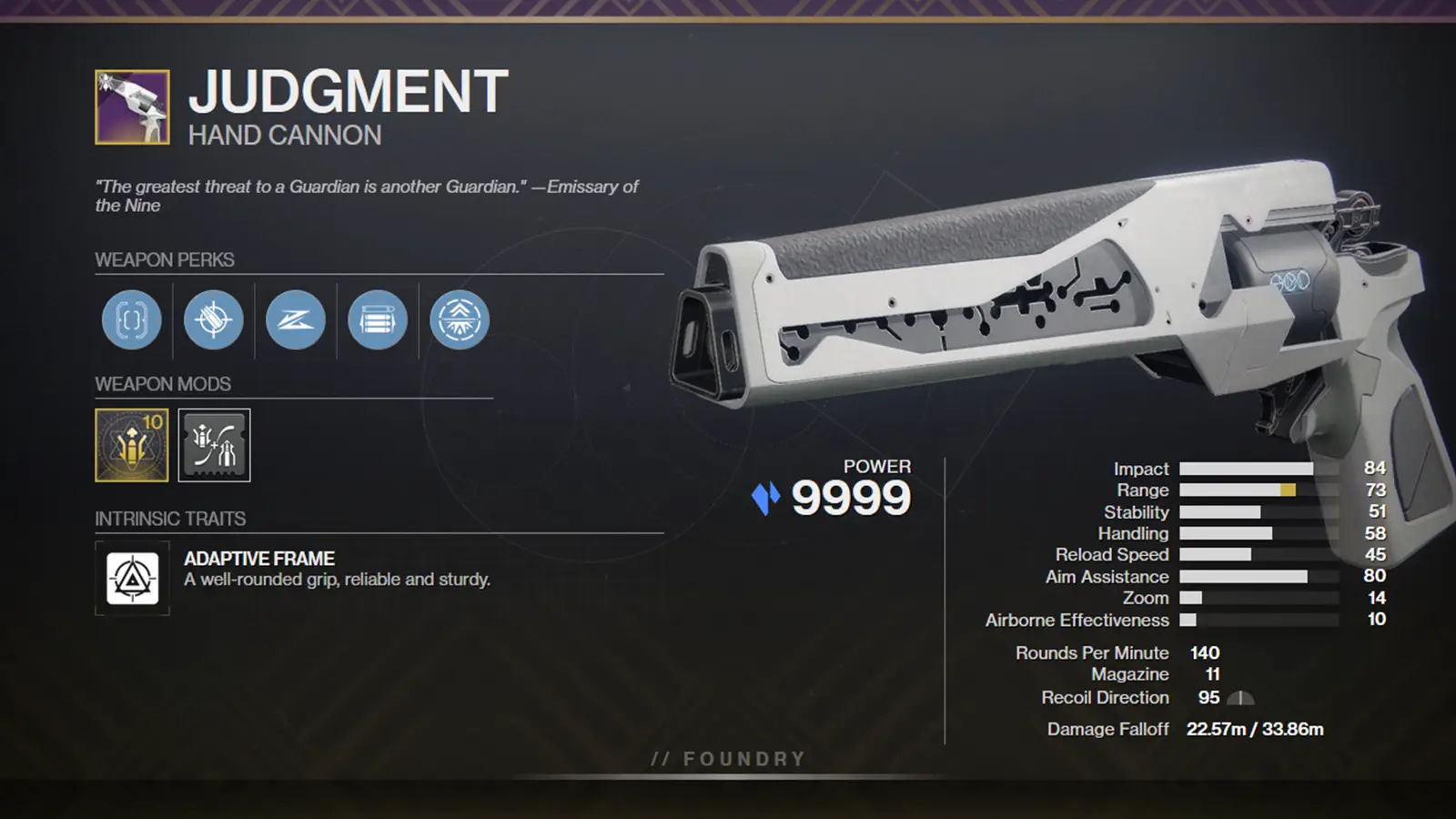
Task: Click the gold tier-10 masterwork mod
Action: 131,446
